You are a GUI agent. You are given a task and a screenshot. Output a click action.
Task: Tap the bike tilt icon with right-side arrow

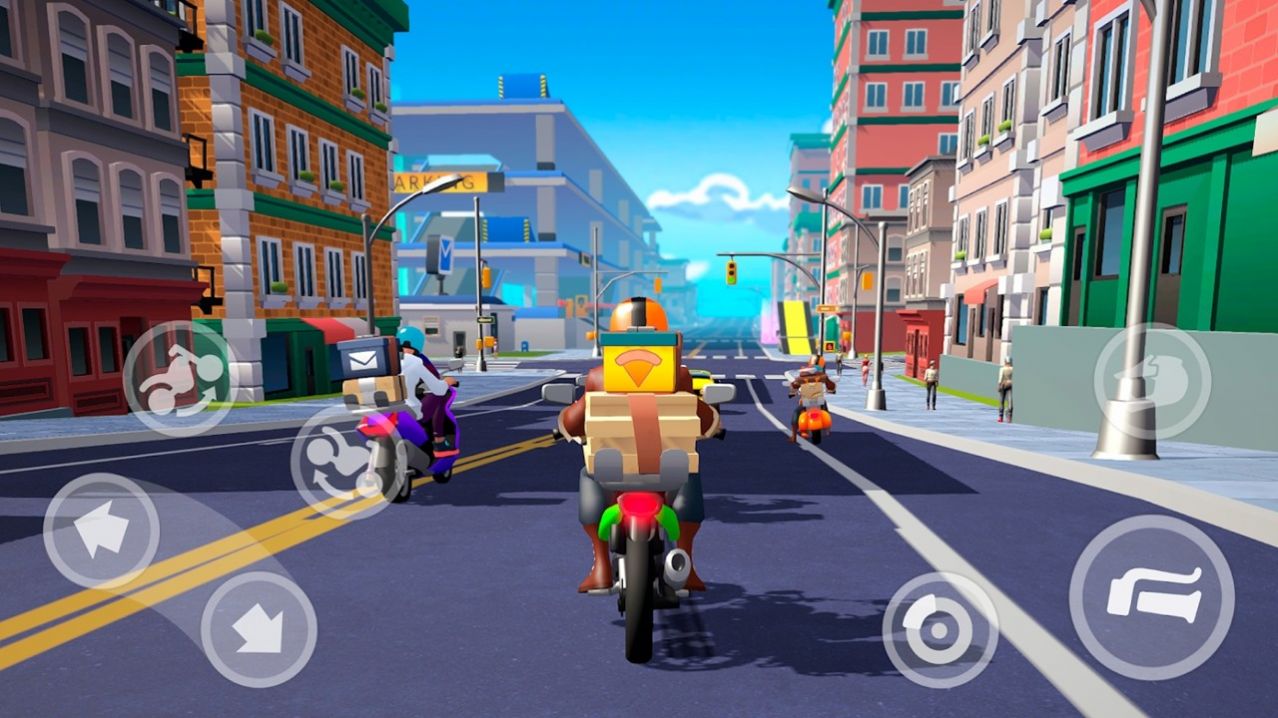coord(180,378)
